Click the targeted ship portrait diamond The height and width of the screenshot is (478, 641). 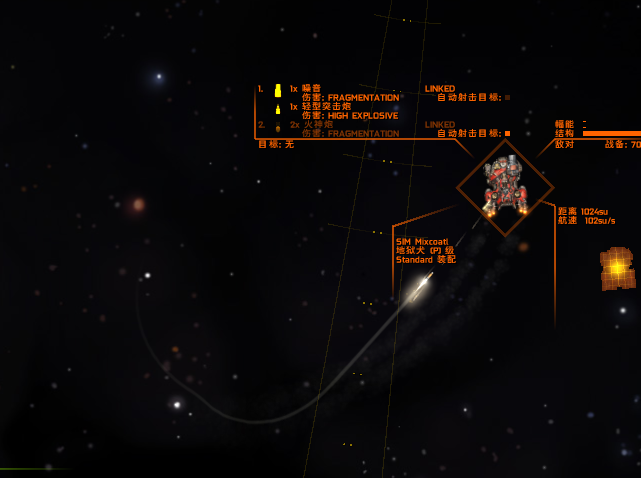(x=505, y=186)
